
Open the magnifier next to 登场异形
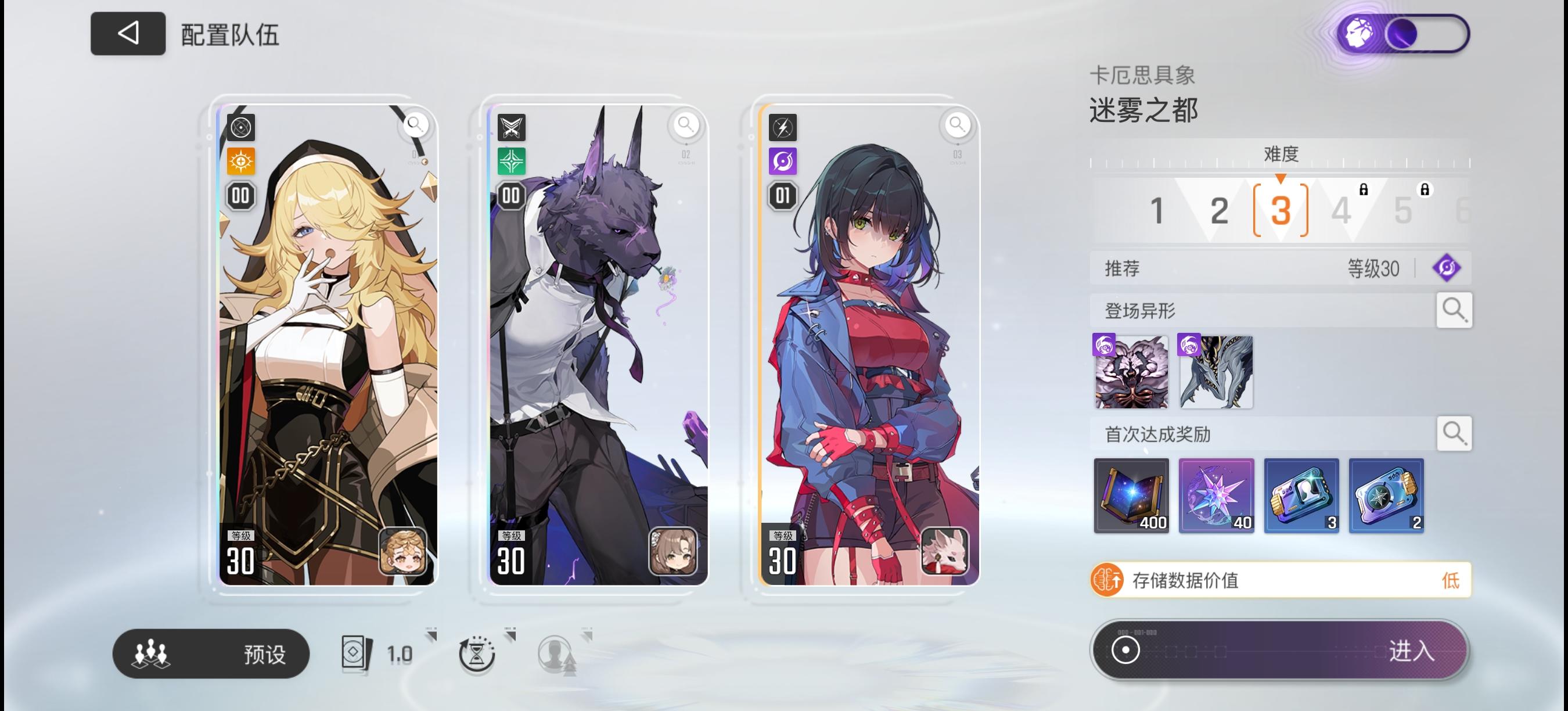1454,310
